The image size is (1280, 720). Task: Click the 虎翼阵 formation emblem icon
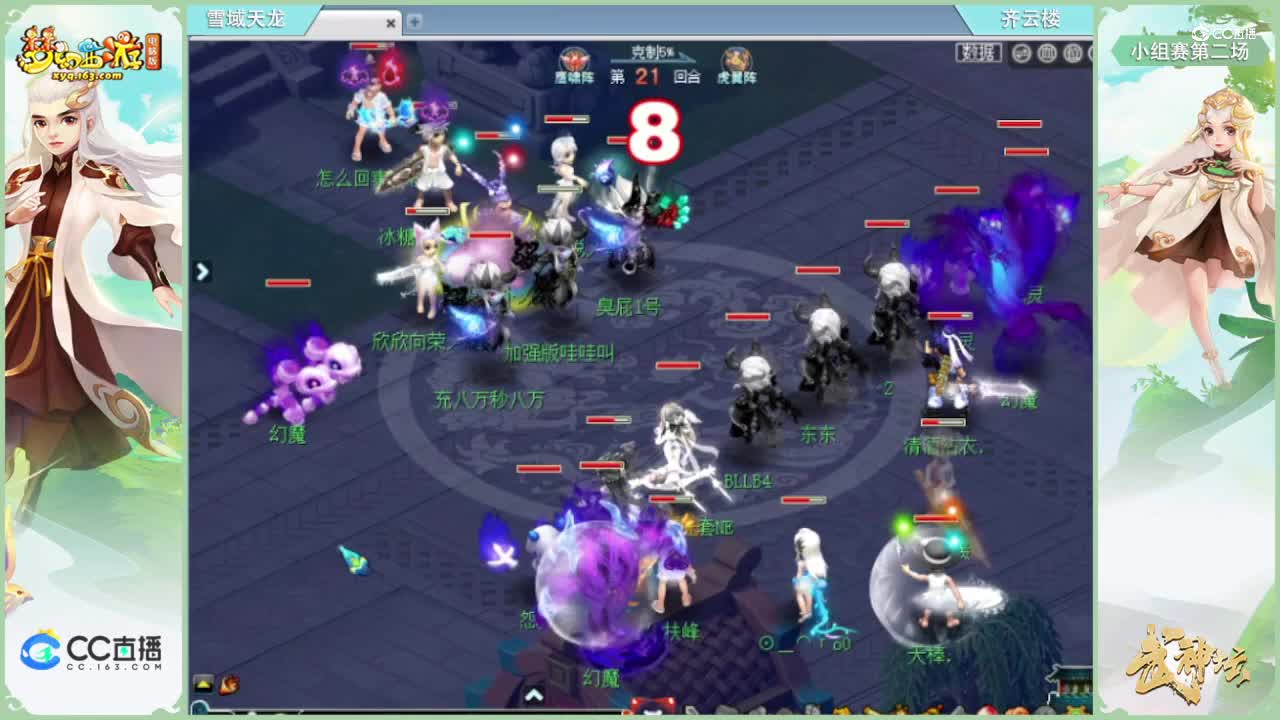click(x=737, y=57)
